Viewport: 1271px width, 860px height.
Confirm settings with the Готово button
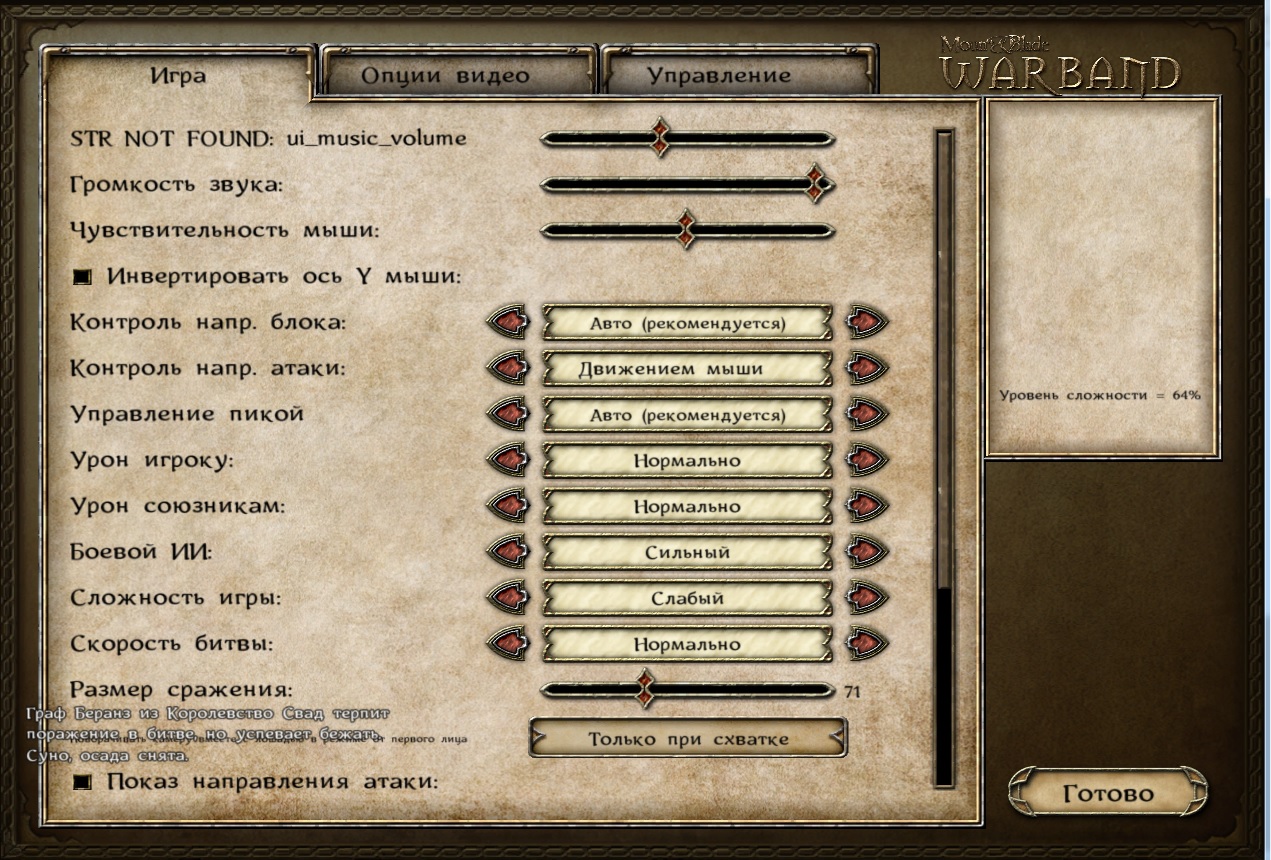[x=1107, y=794]
